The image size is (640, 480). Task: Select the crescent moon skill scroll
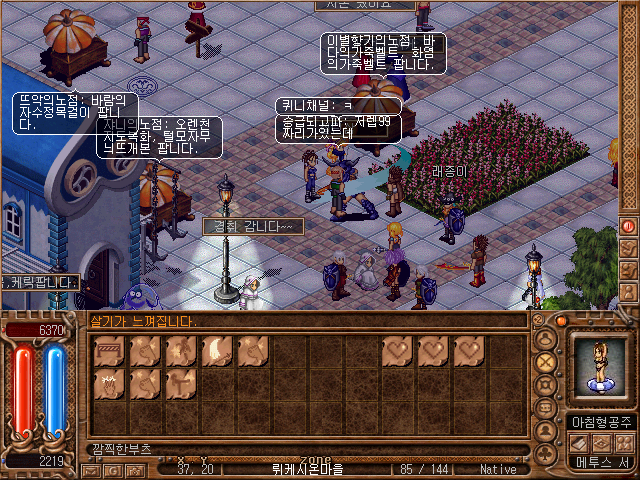(x=218, y=351)
